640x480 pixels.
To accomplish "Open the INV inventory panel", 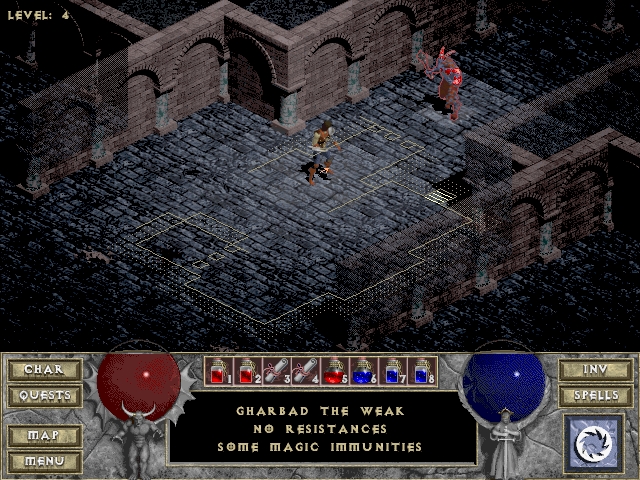I will click(x=595, y=370).
